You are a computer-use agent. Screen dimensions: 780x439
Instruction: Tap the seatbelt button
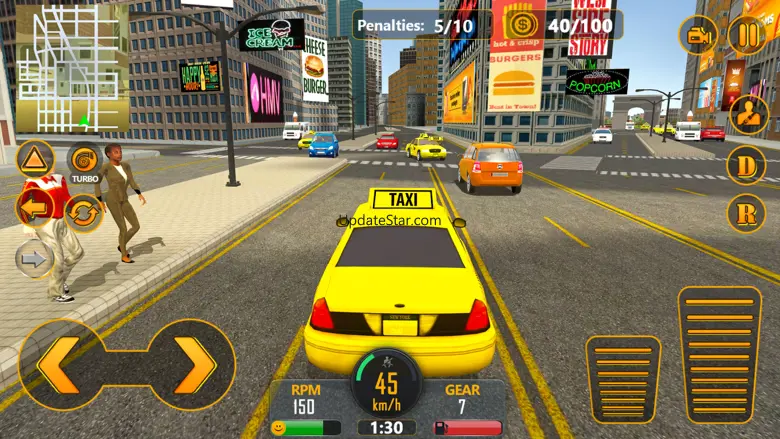coord(748,114)
